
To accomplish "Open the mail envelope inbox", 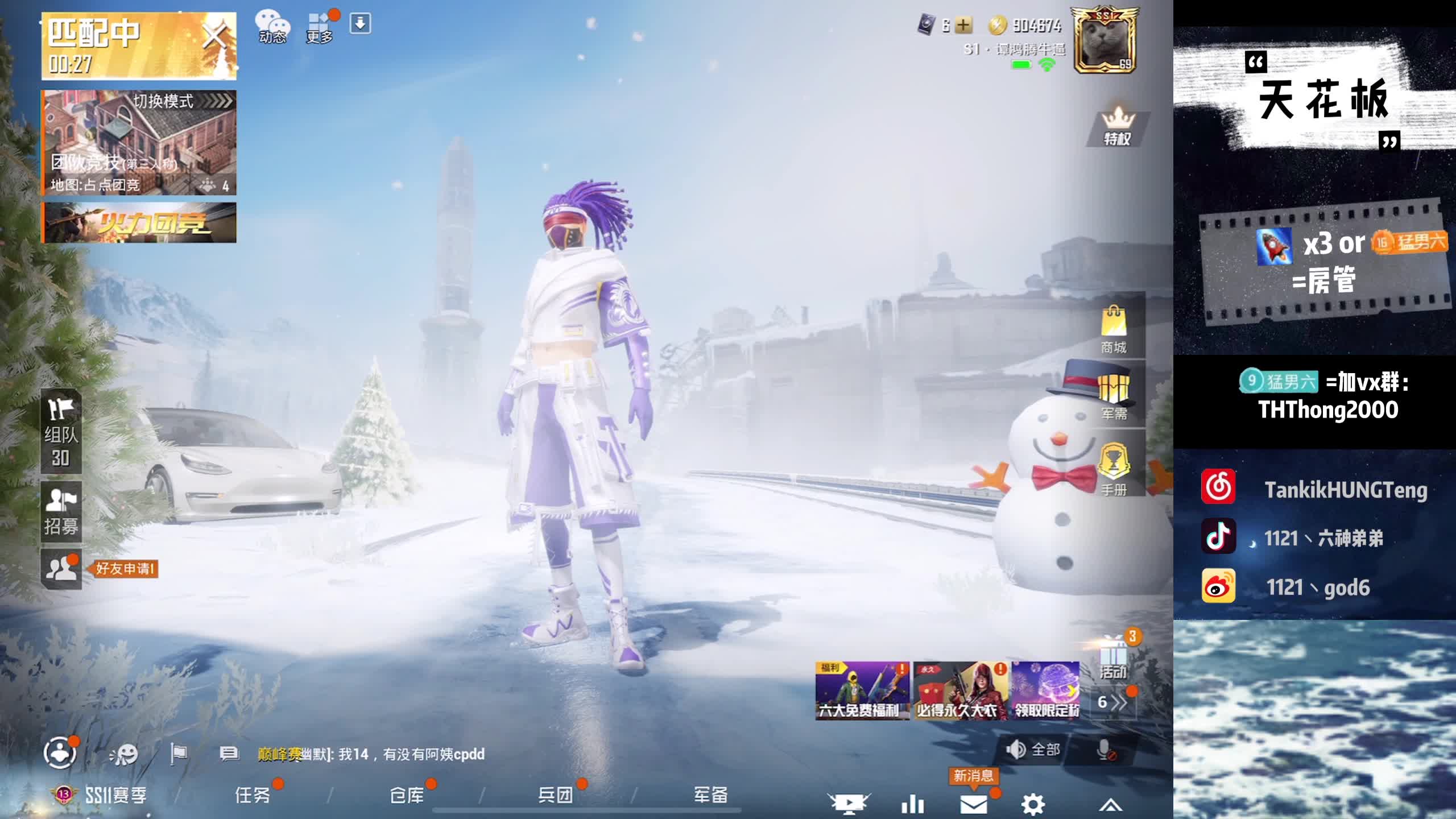I will (x=974, y=804).
